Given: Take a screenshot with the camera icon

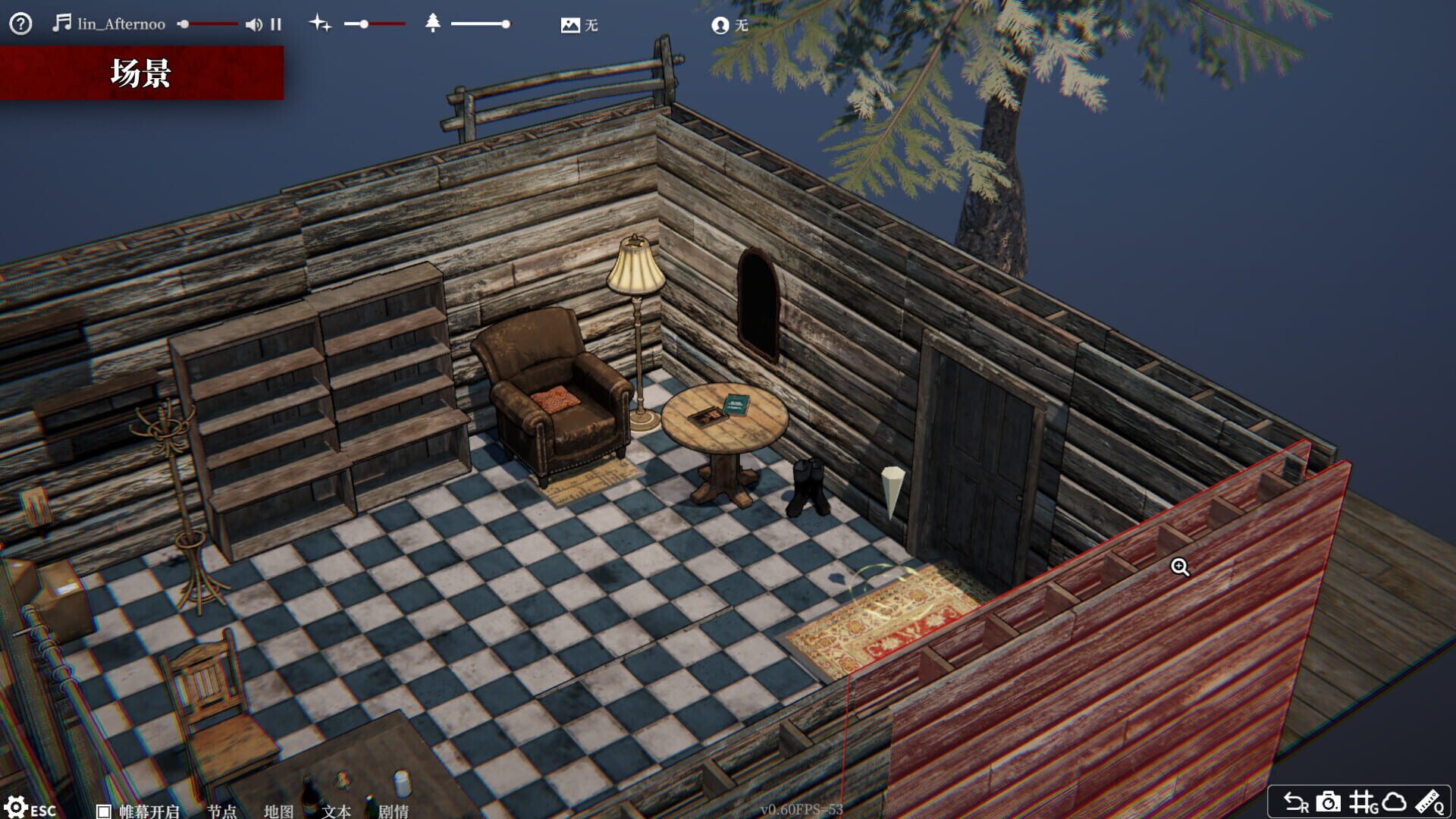Looking at the screenshot, I should 1328,801.
